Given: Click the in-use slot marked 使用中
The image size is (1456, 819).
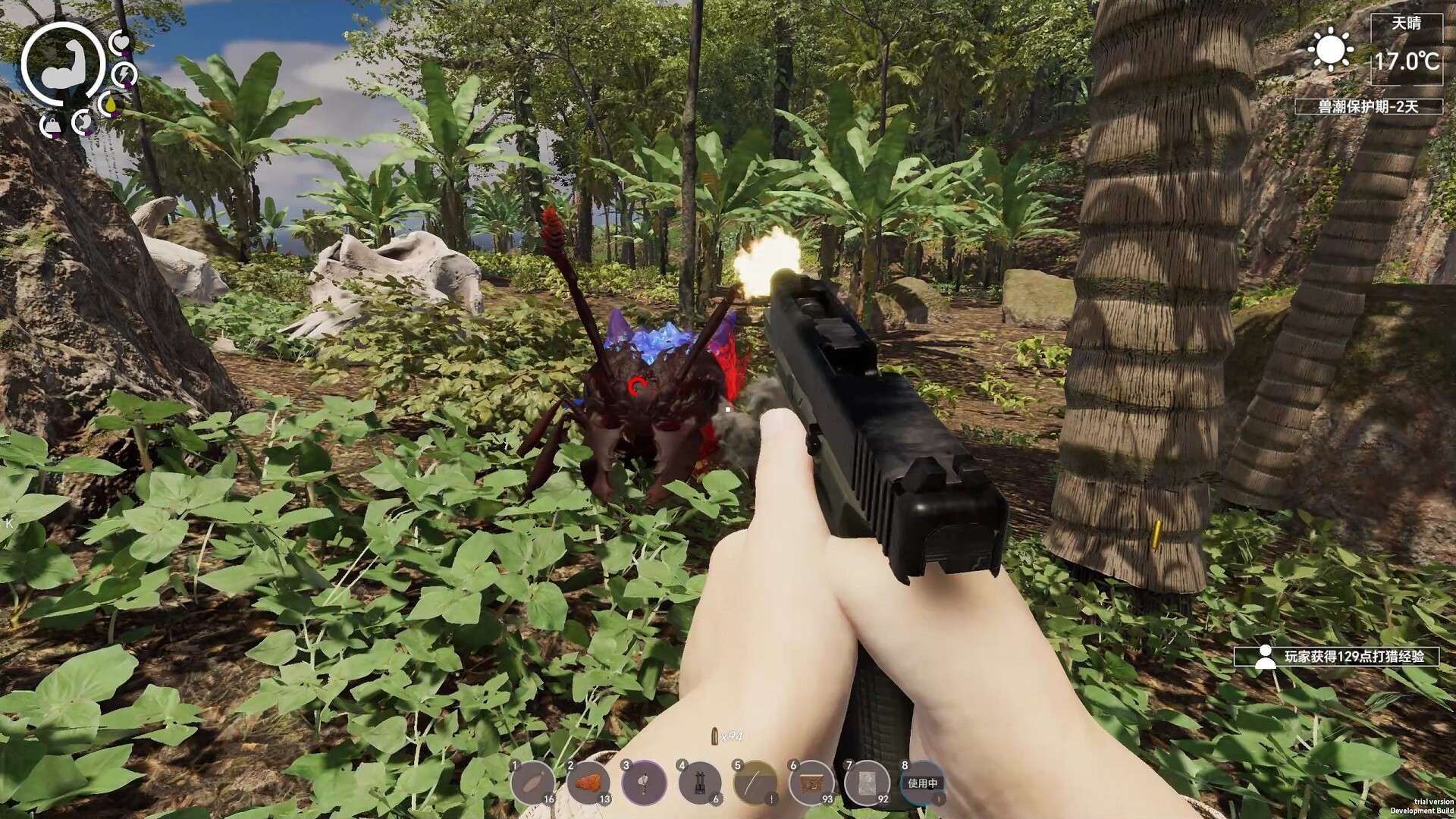Looking at the screenshot, I should click(923, 782).
